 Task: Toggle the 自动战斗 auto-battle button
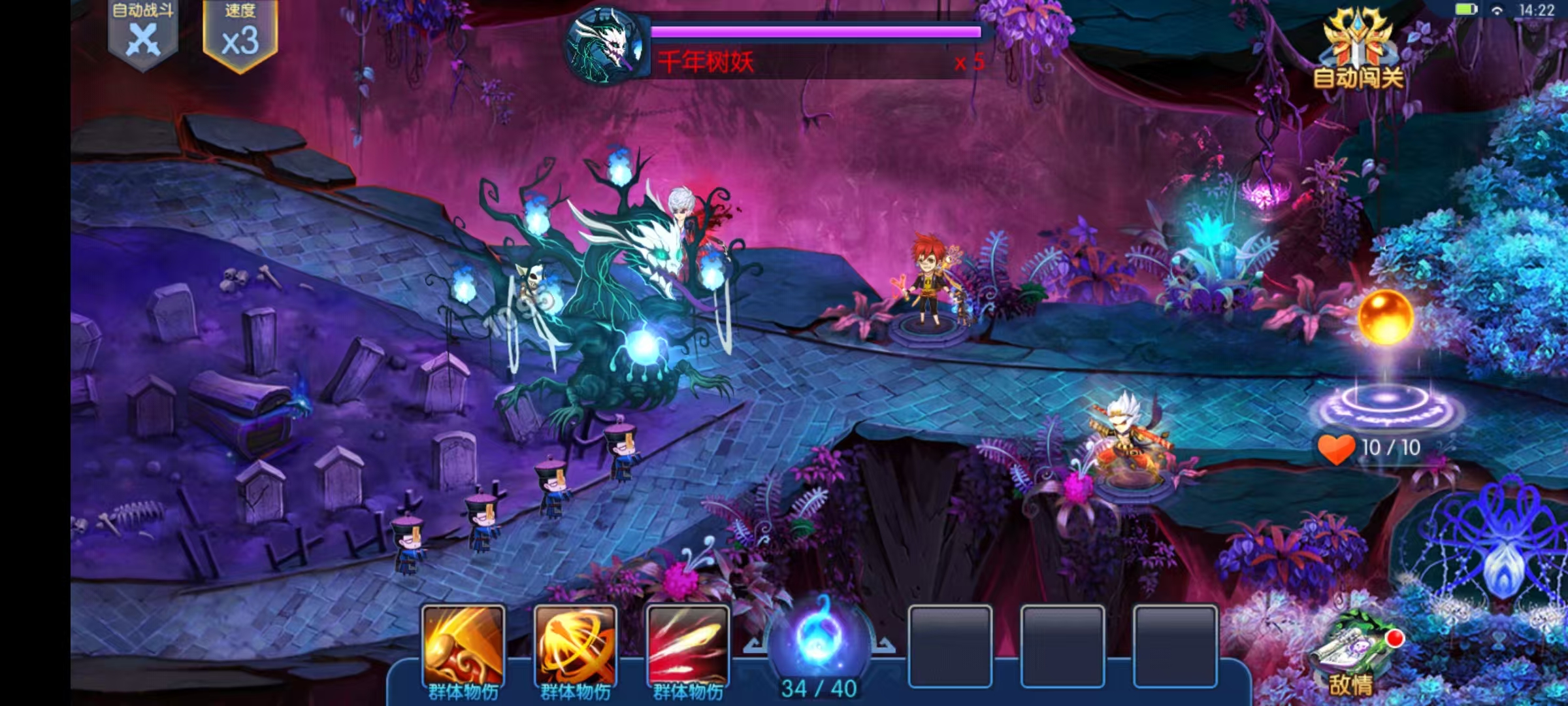[143, 34]
